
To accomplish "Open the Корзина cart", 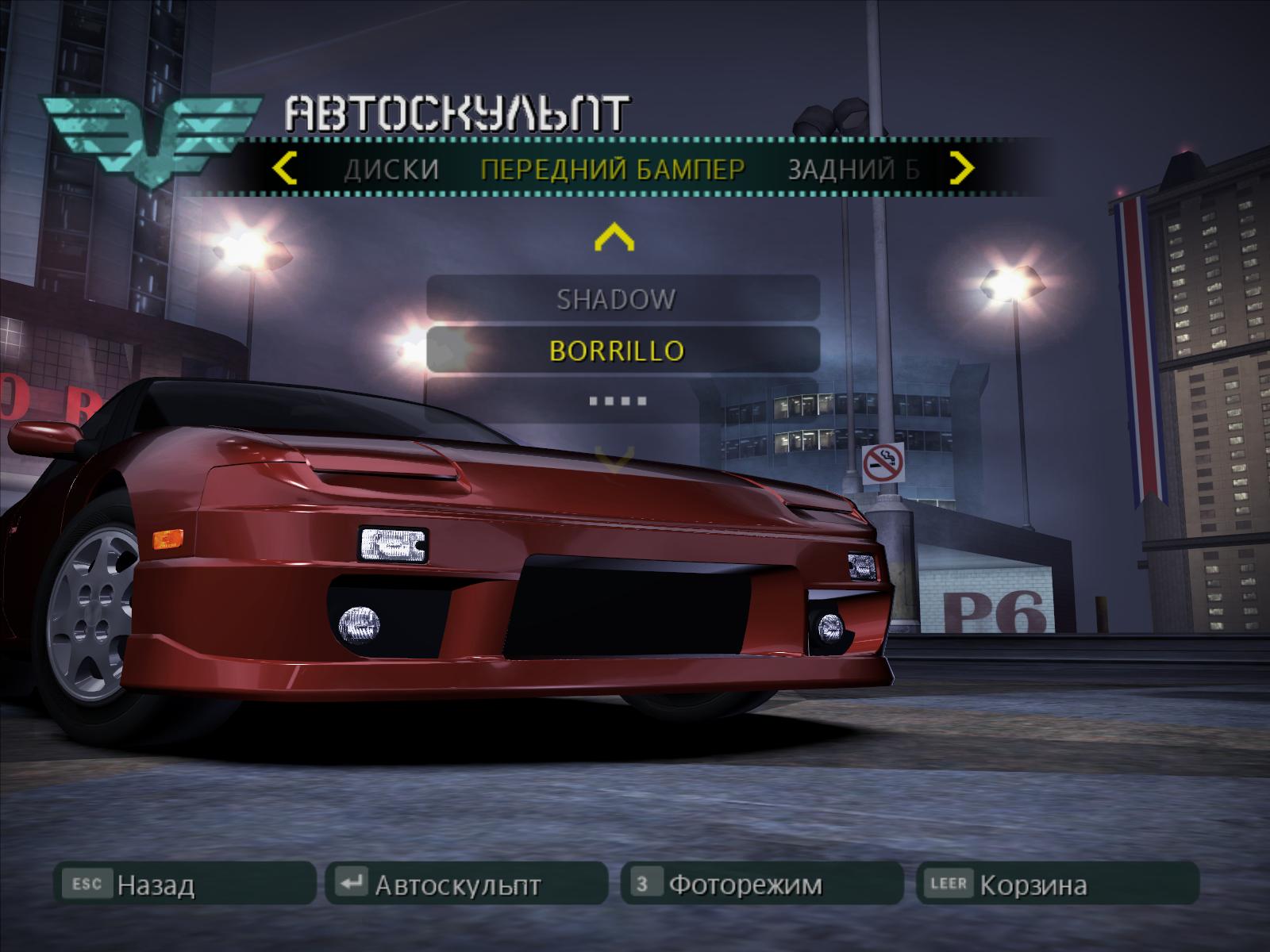I will point(1056,883).
